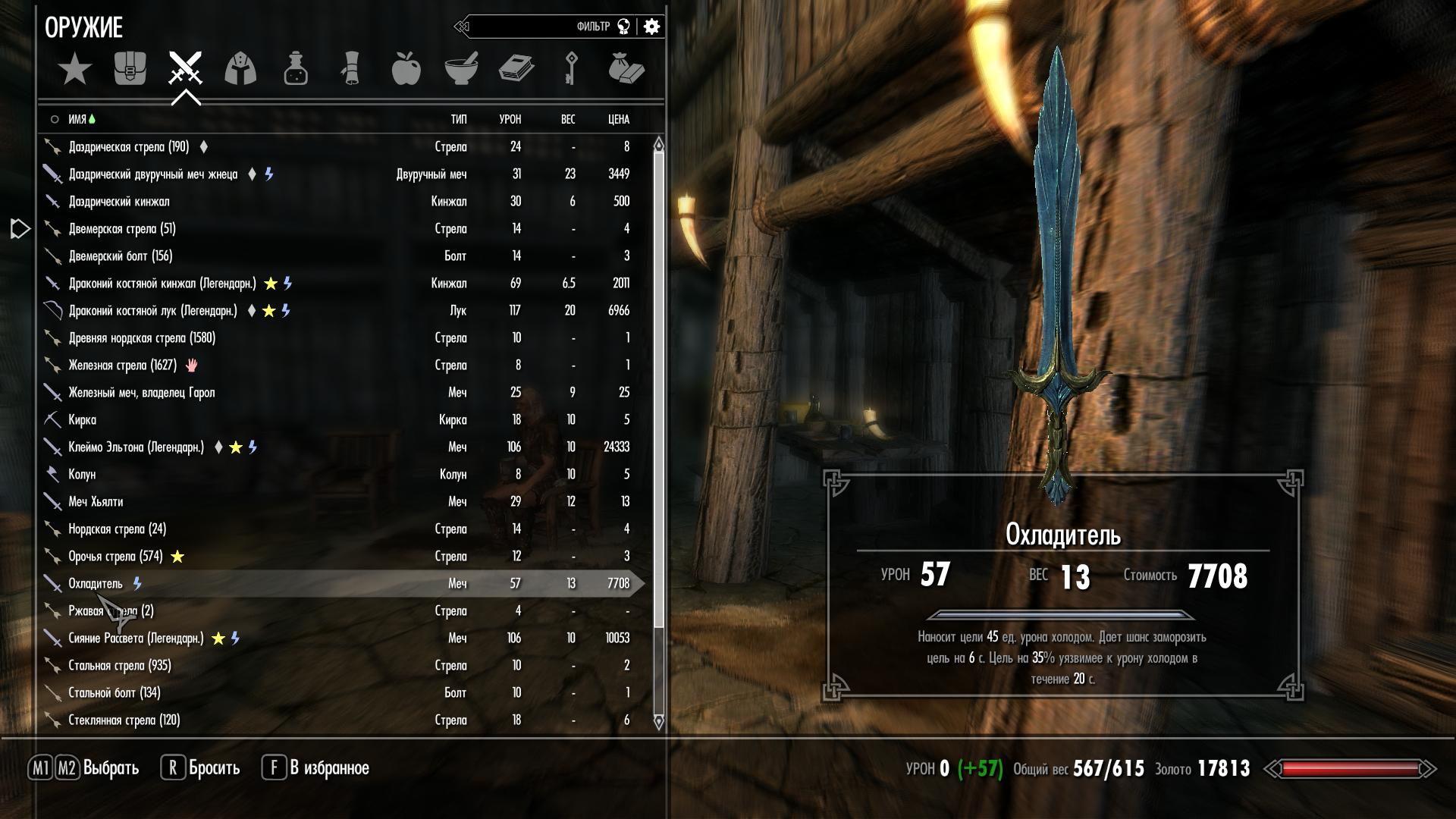Open the Favorites star category
This screenshot has height=819, width=1456.
coord(75,70)
